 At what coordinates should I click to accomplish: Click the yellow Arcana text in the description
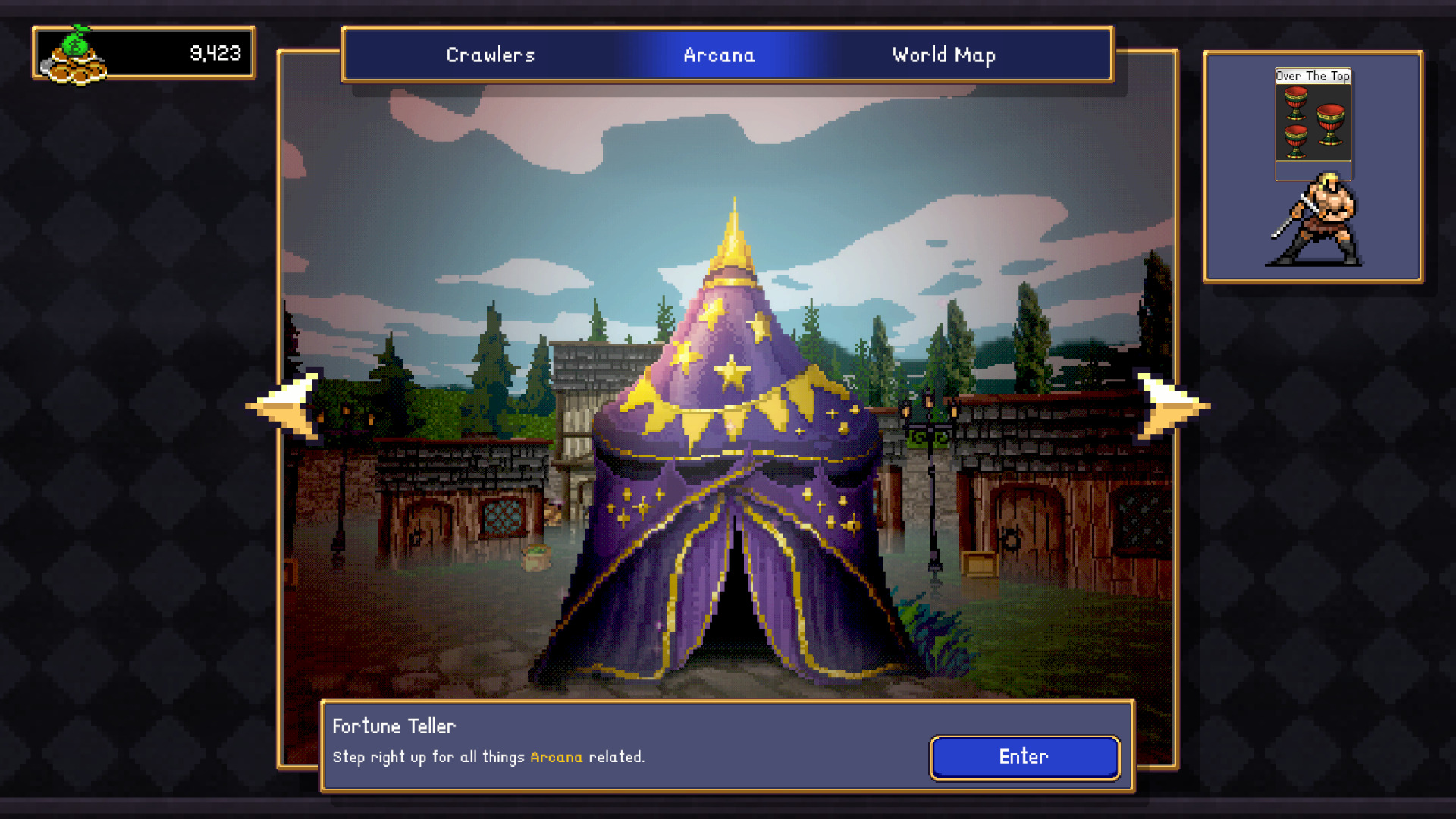(x=554, y=757)
